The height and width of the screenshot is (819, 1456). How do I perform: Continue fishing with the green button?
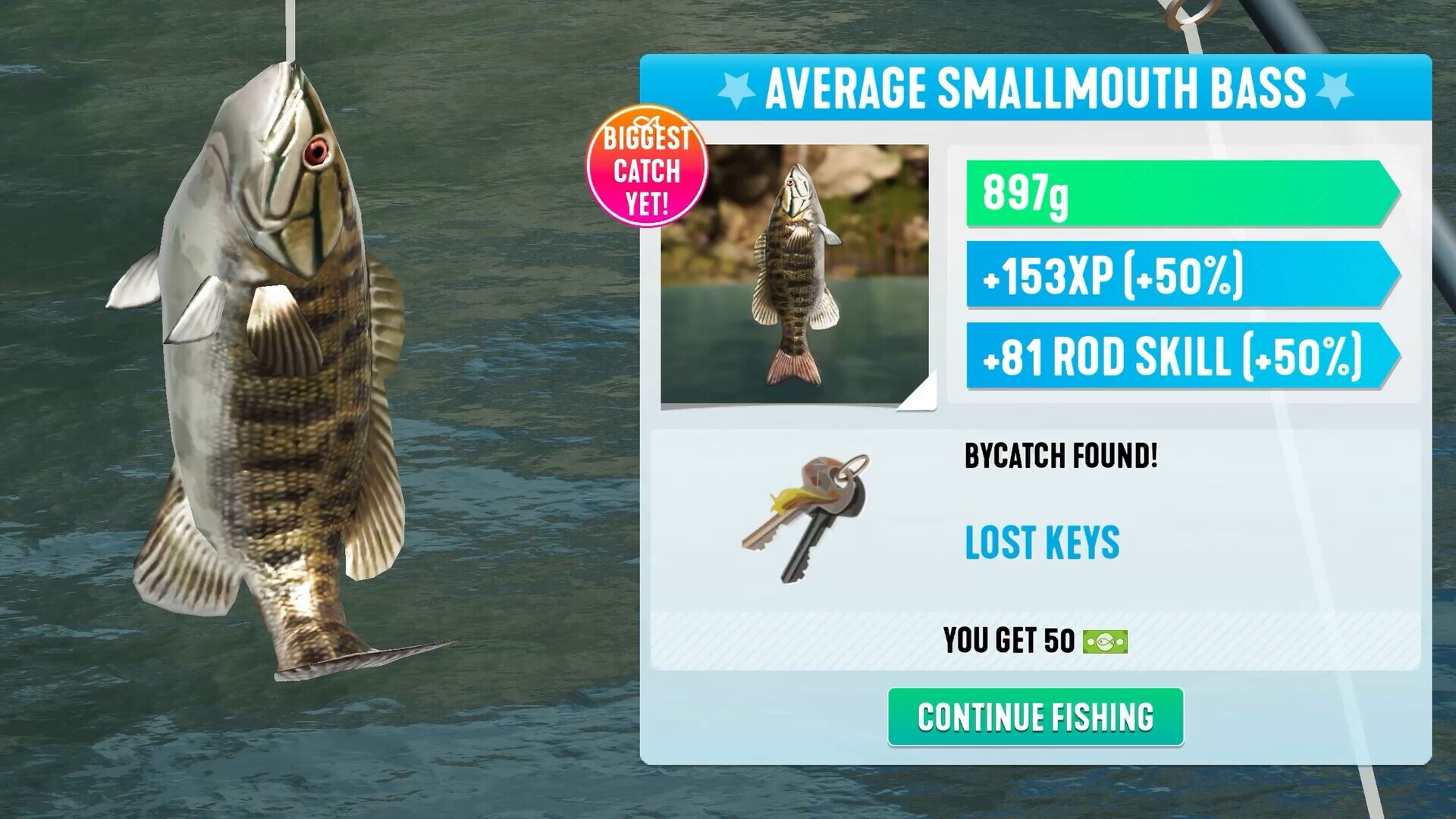click(1035, 717)
